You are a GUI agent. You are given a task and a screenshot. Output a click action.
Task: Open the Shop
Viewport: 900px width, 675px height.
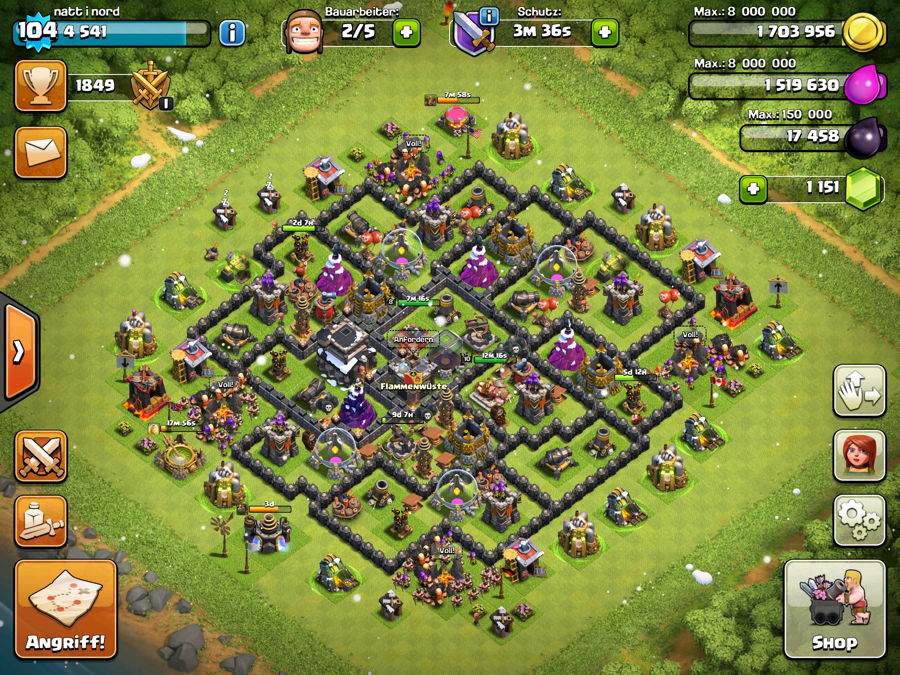tap(834, 608)
